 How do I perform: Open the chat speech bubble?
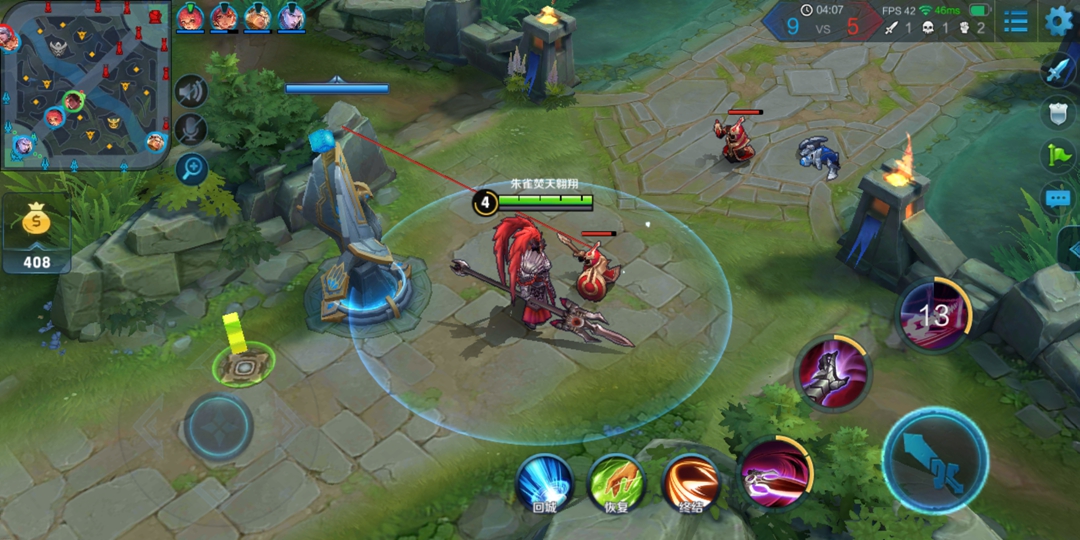pyautogui.click(x=1058, y=198)
